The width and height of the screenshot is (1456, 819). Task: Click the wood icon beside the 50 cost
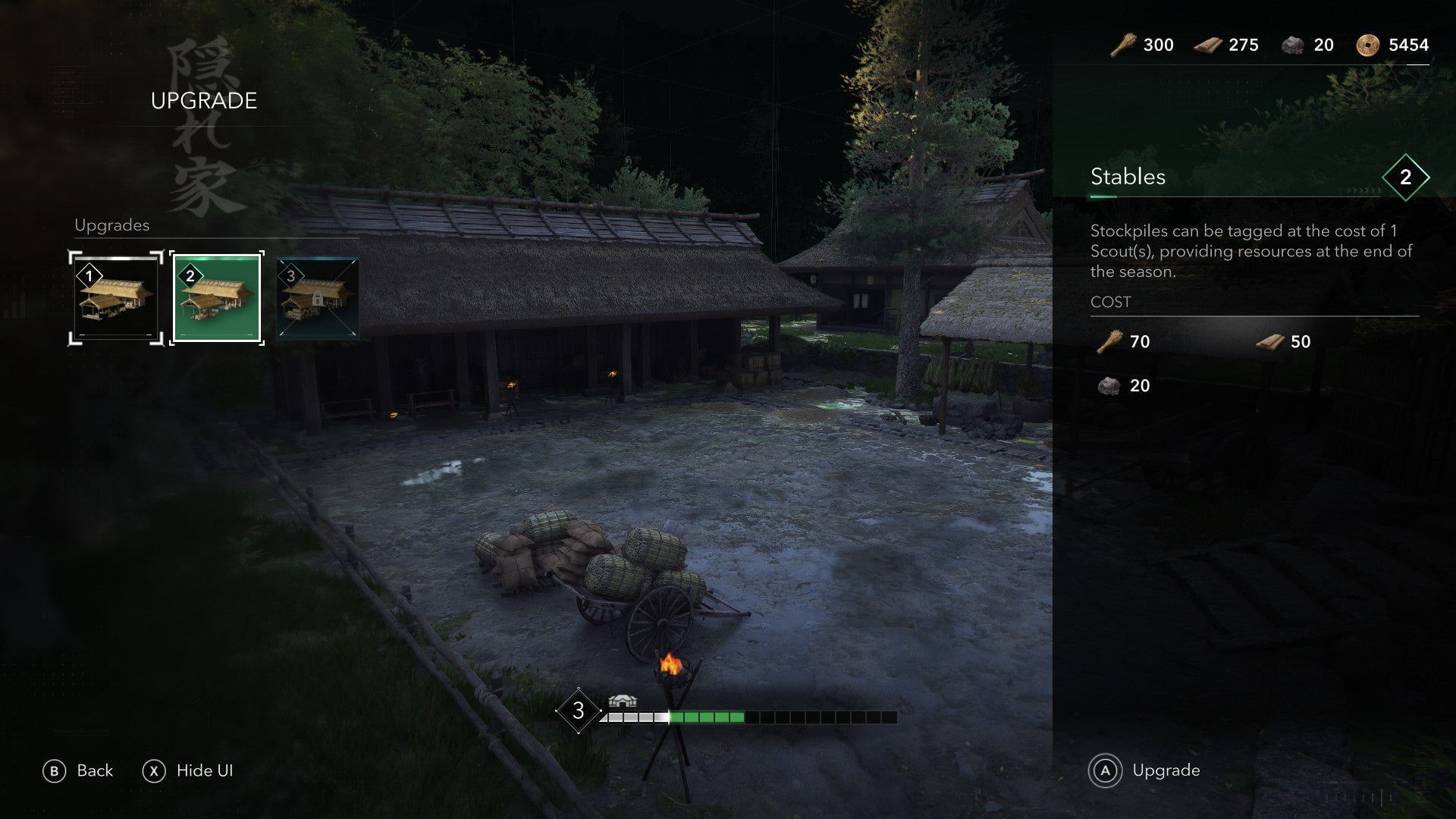pos(1269,342)
